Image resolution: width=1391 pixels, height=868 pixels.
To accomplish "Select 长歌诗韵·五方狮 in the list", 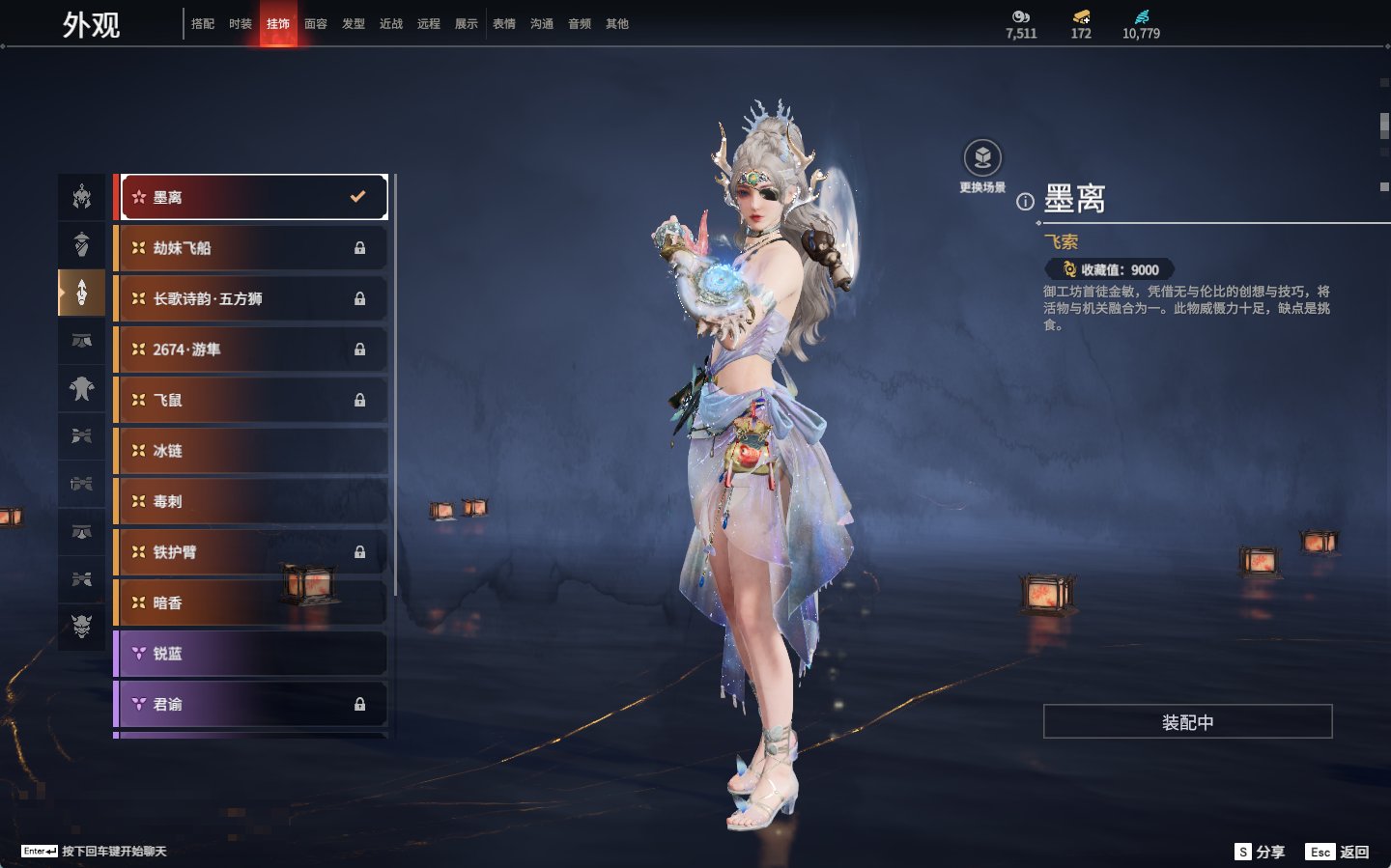I will 251,299.
